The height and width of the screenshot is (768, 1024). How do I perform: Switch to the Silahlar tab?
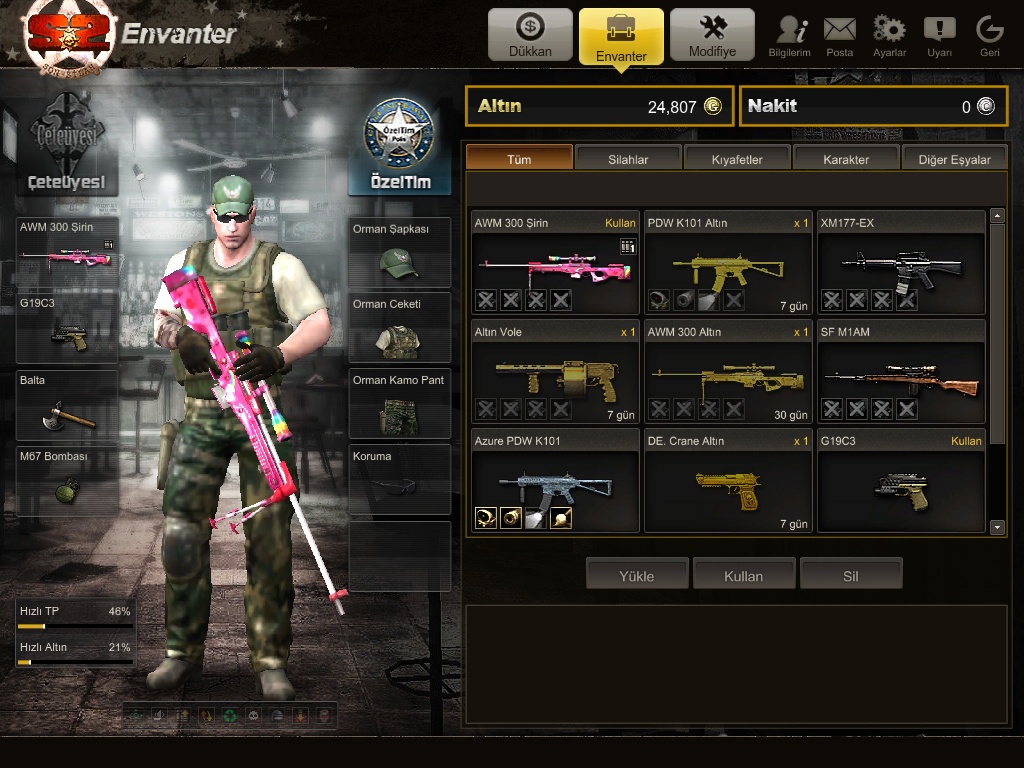(628, 159)
